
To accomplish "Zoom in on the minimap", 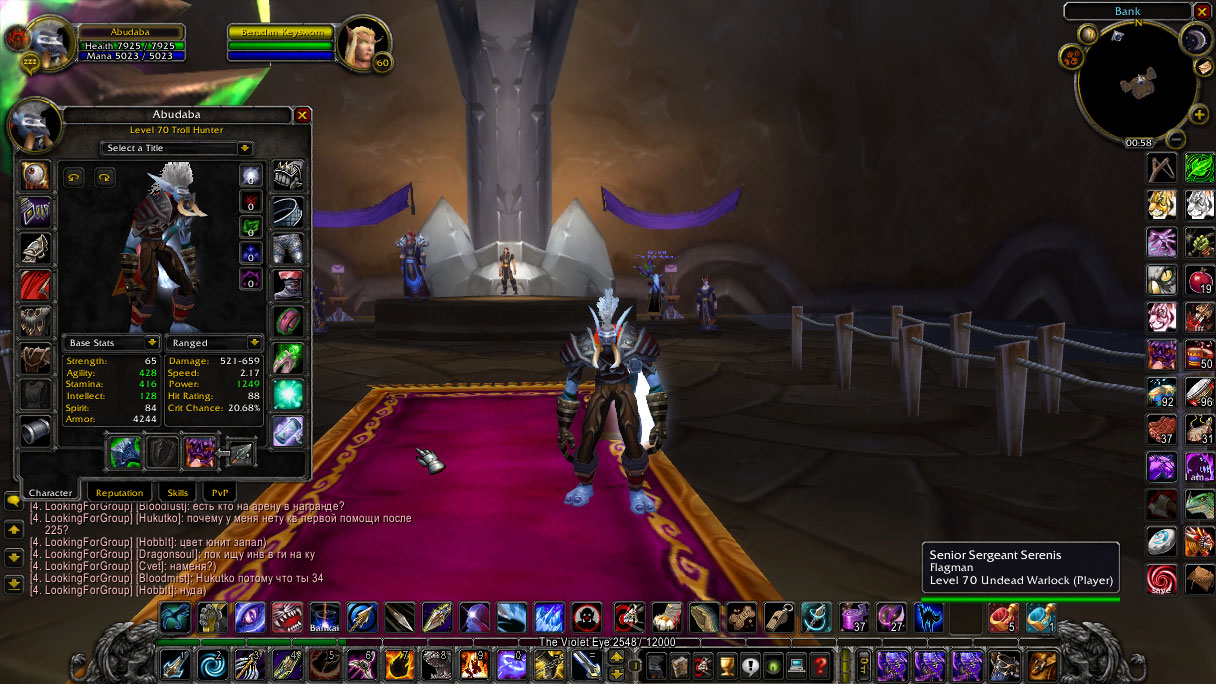I will (x=1199, y=115).
